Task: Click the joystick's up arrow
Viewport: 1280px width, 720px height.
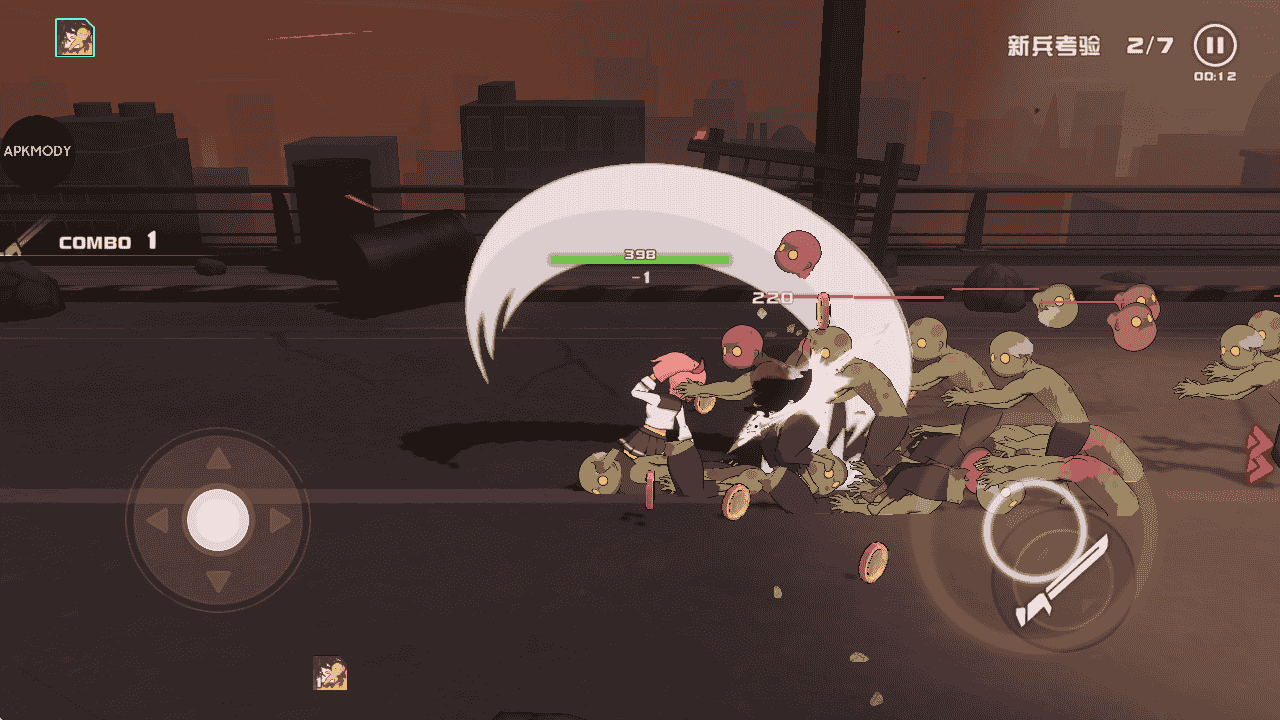Action: [x=218, y=461]
